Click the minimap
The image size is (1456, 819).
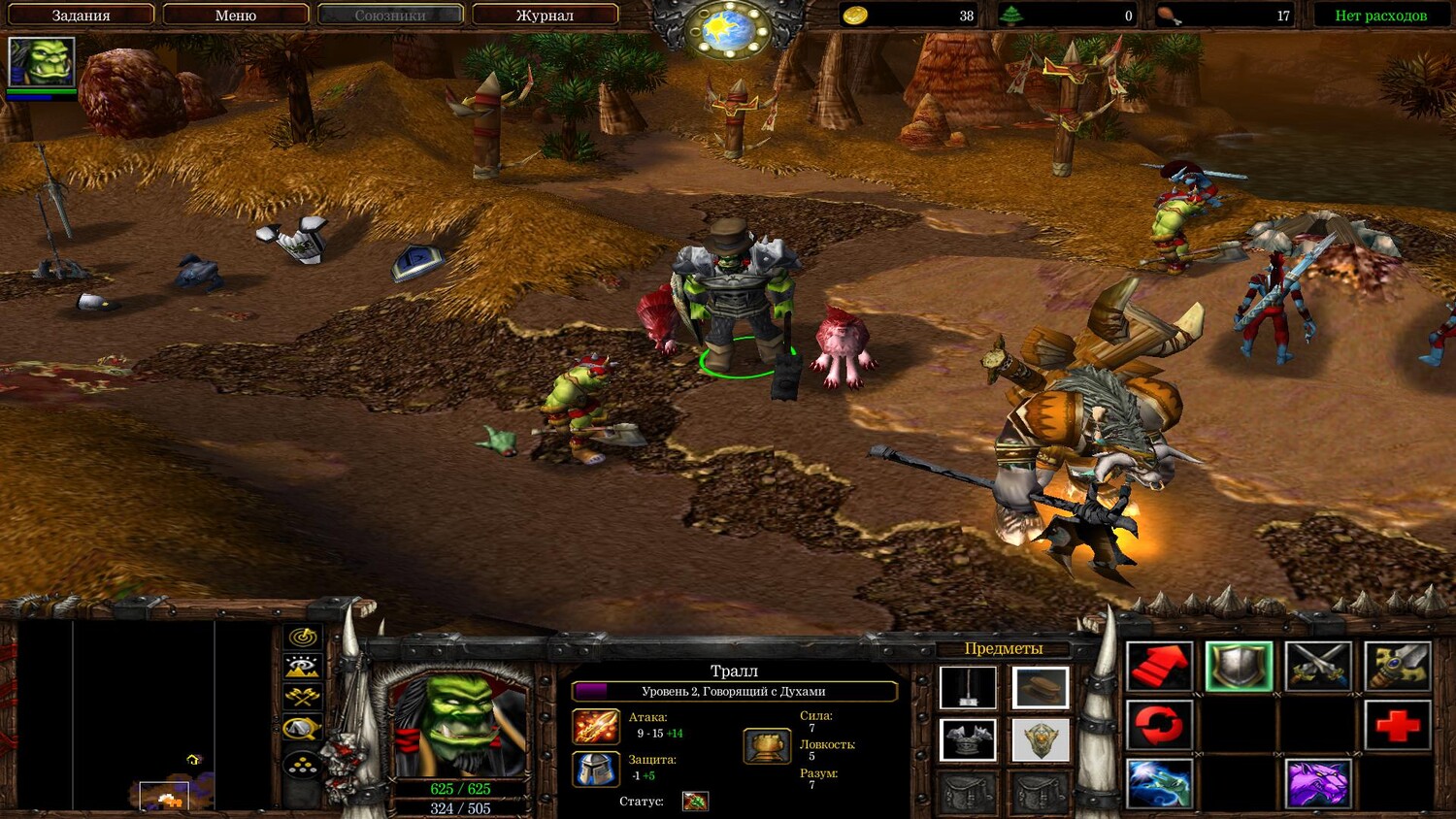coord(144,715)
